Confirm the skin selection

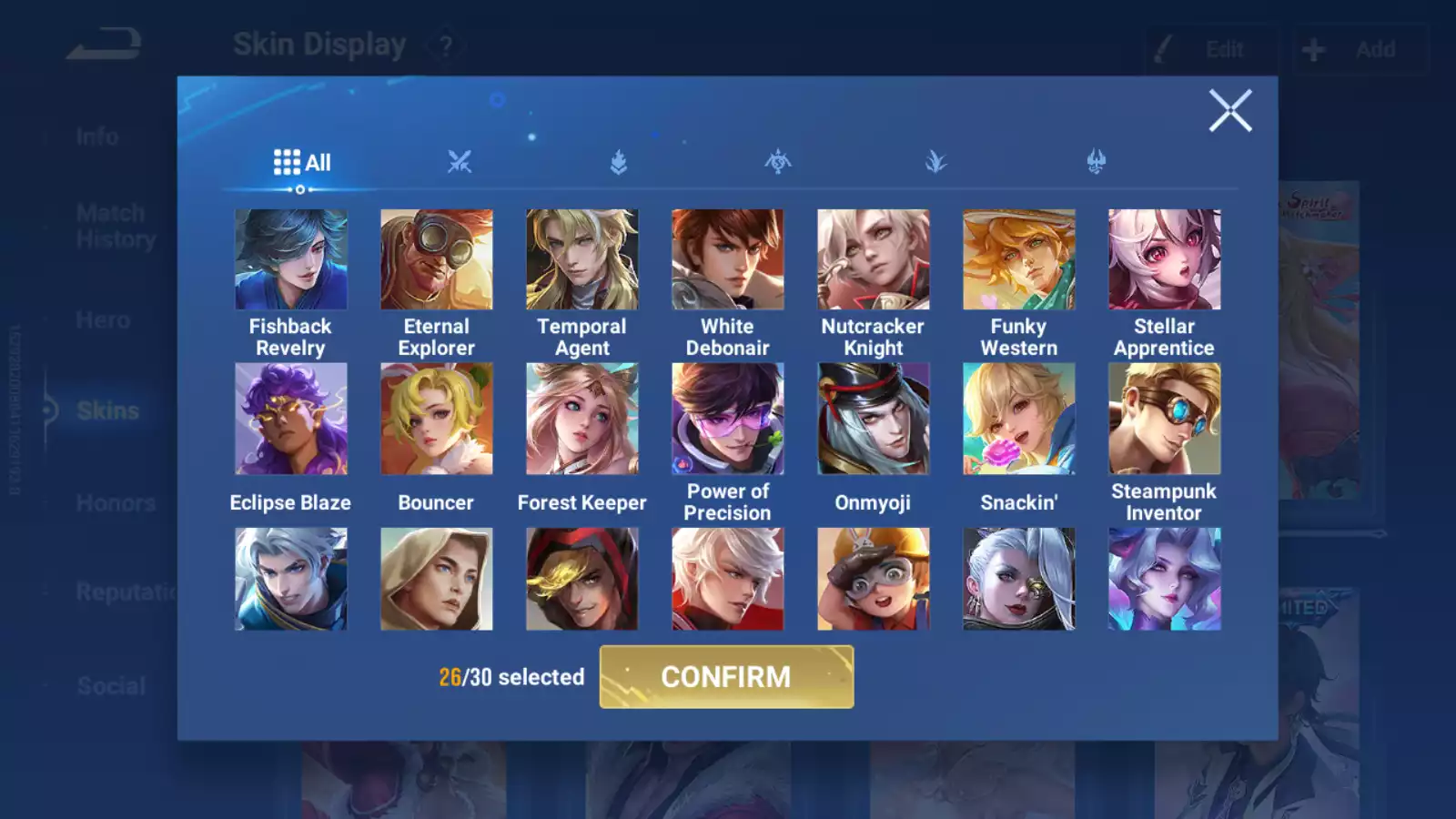pyautogui.click(x=726, y=677)
